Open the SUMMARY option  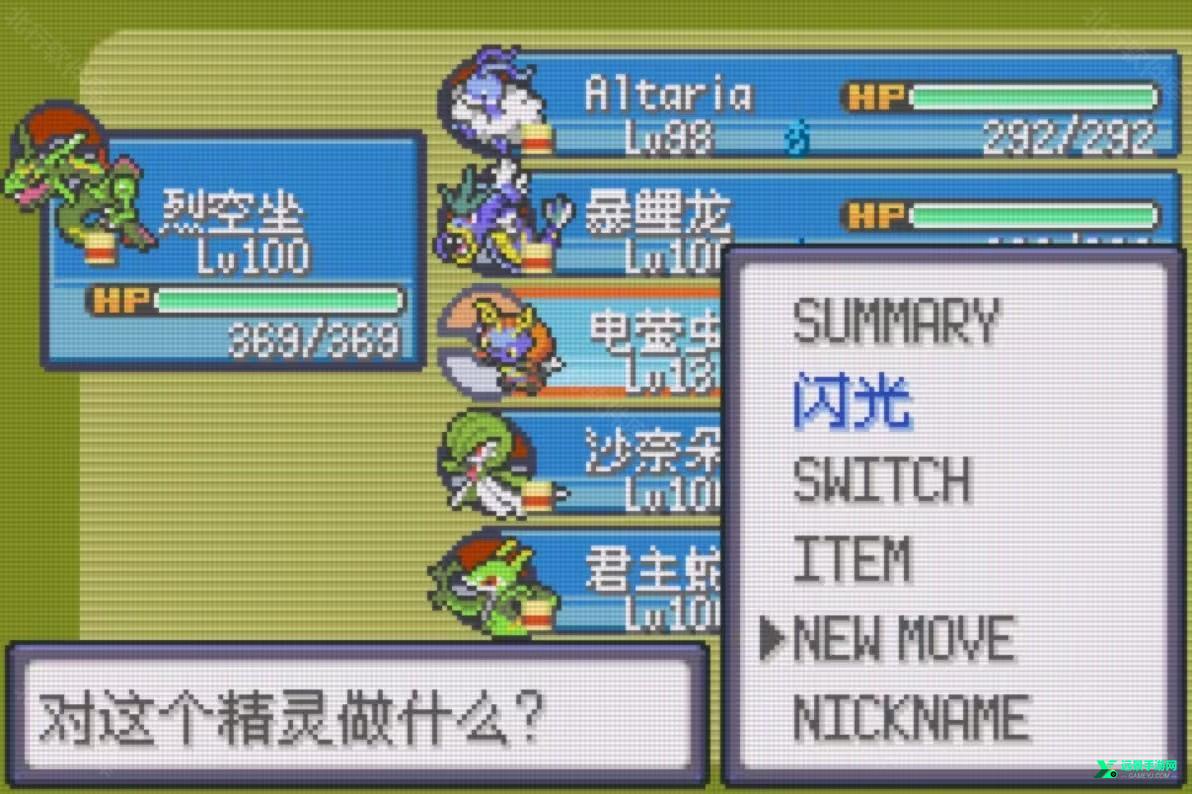[x=895, y=323]
